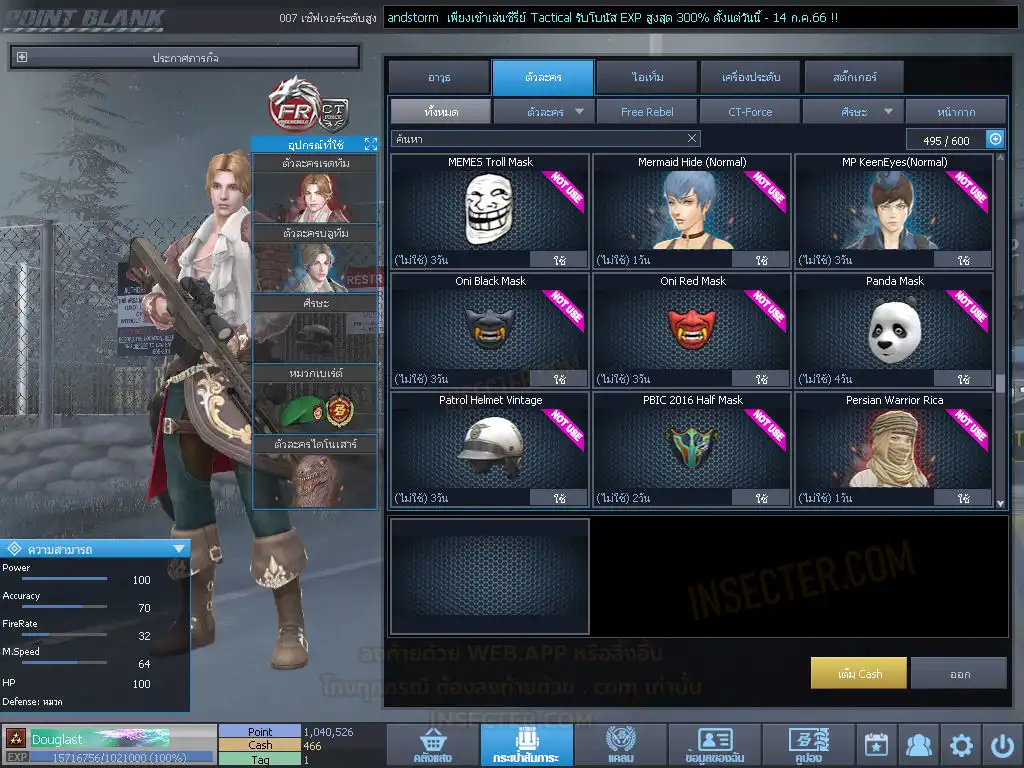Open the gear settings icon
Viewport: 1024px width, 768px height.
(961, 745)
